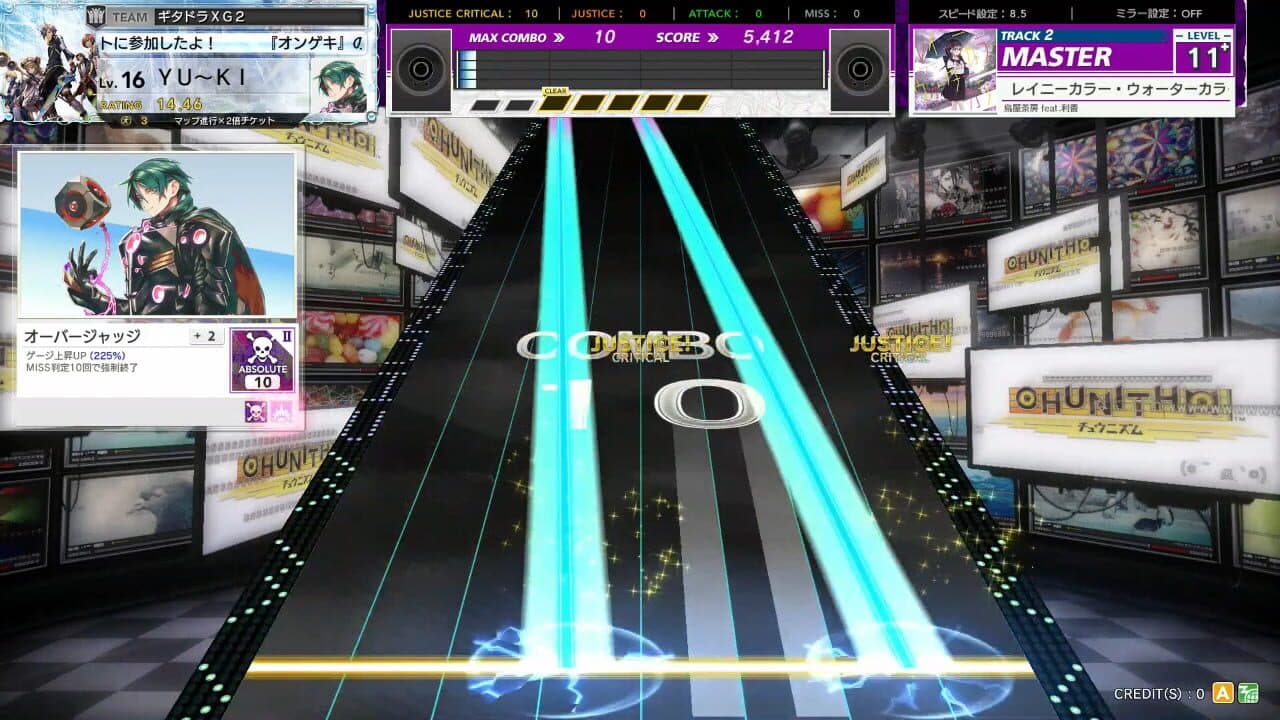Select the coin ticket icon beside count 3
The width and height of the screenshot is (1280, 720).
coord(124,119)
